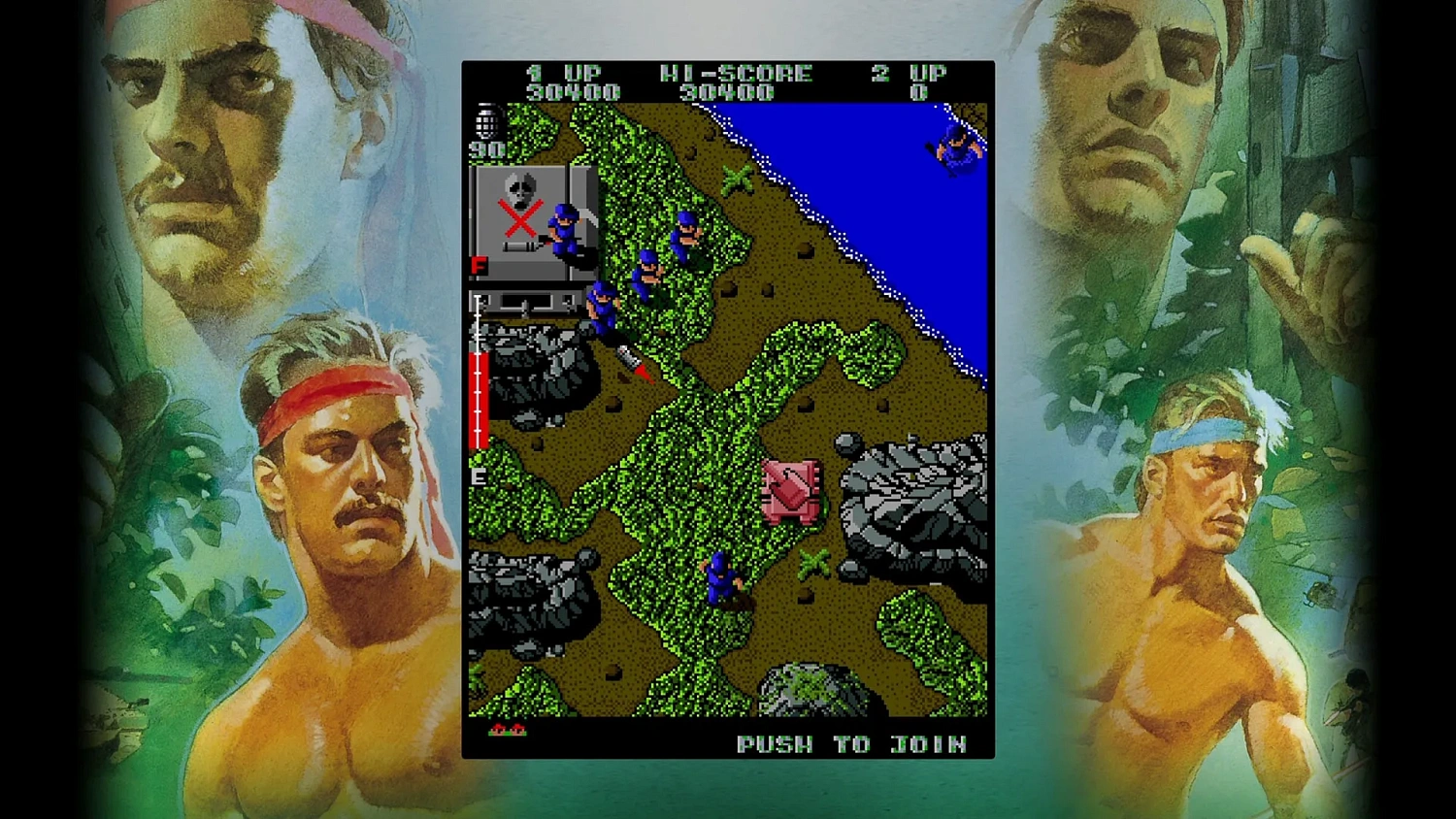The width and height of the screenshot is (1456, 819).
Task: Click the green X plant near the tank
Action: pyautogui.click(x=811, y=561)
